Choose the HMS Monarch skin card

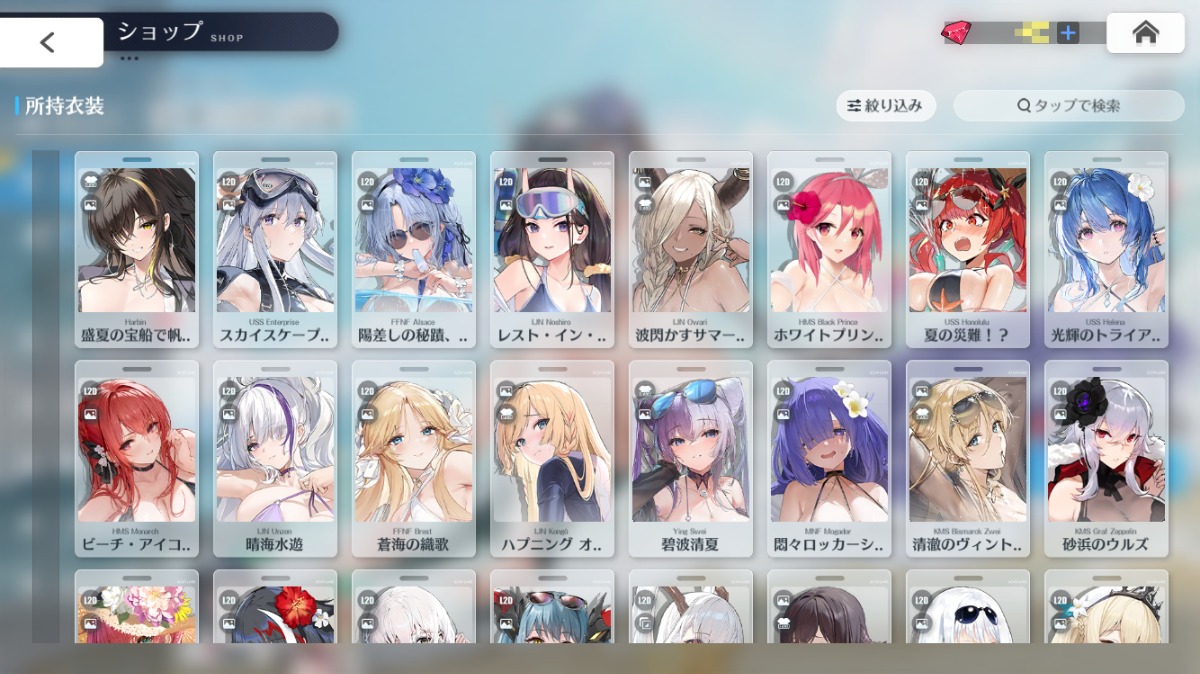click(x=136, y=458)
